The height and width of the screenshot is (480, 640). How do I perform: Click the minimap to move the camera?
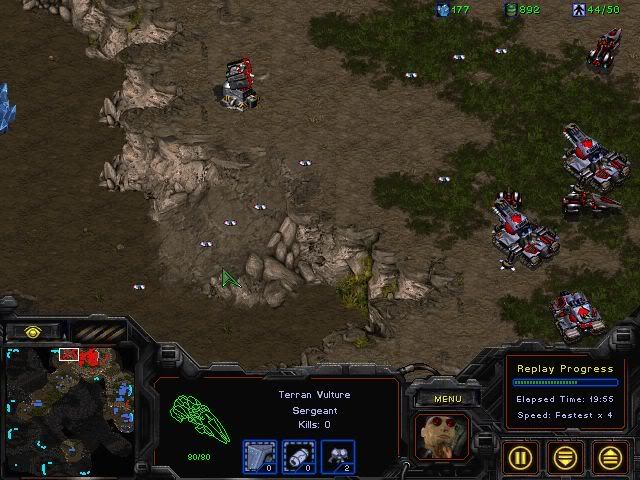click(x=68, y=410)
